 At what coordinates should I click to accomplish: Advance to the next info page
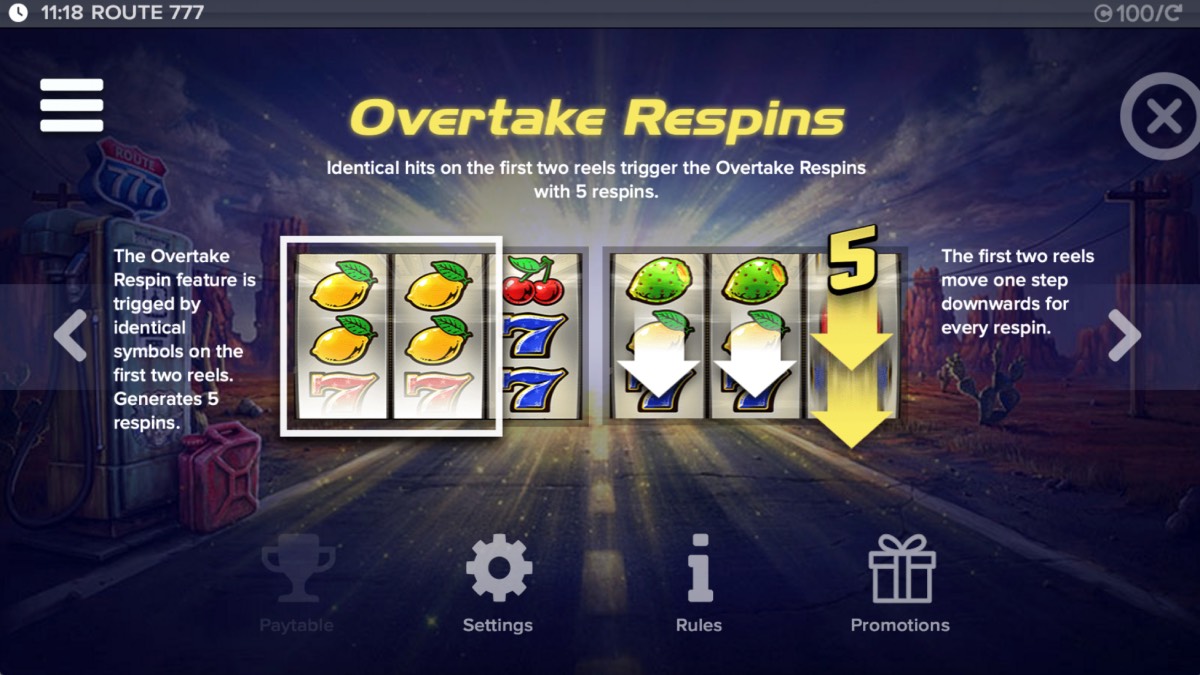click(1124, 336)
